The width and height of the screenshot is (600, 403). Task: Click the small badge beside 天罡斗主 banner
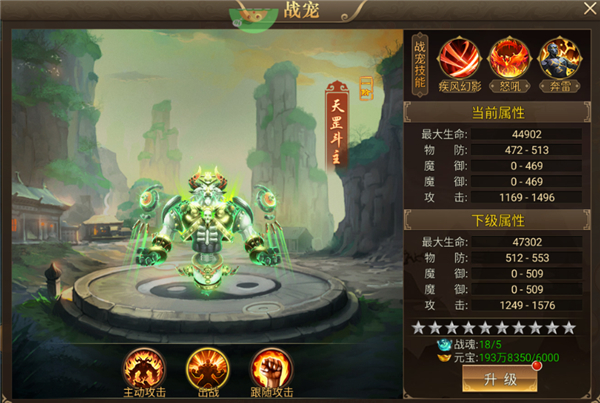(x=365, y=90)
